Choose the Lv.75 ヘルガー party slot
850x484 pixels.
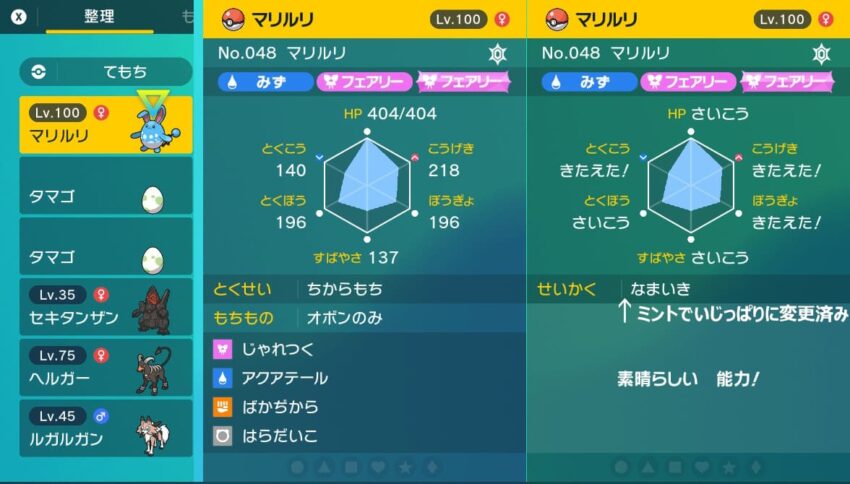[106, 367]
